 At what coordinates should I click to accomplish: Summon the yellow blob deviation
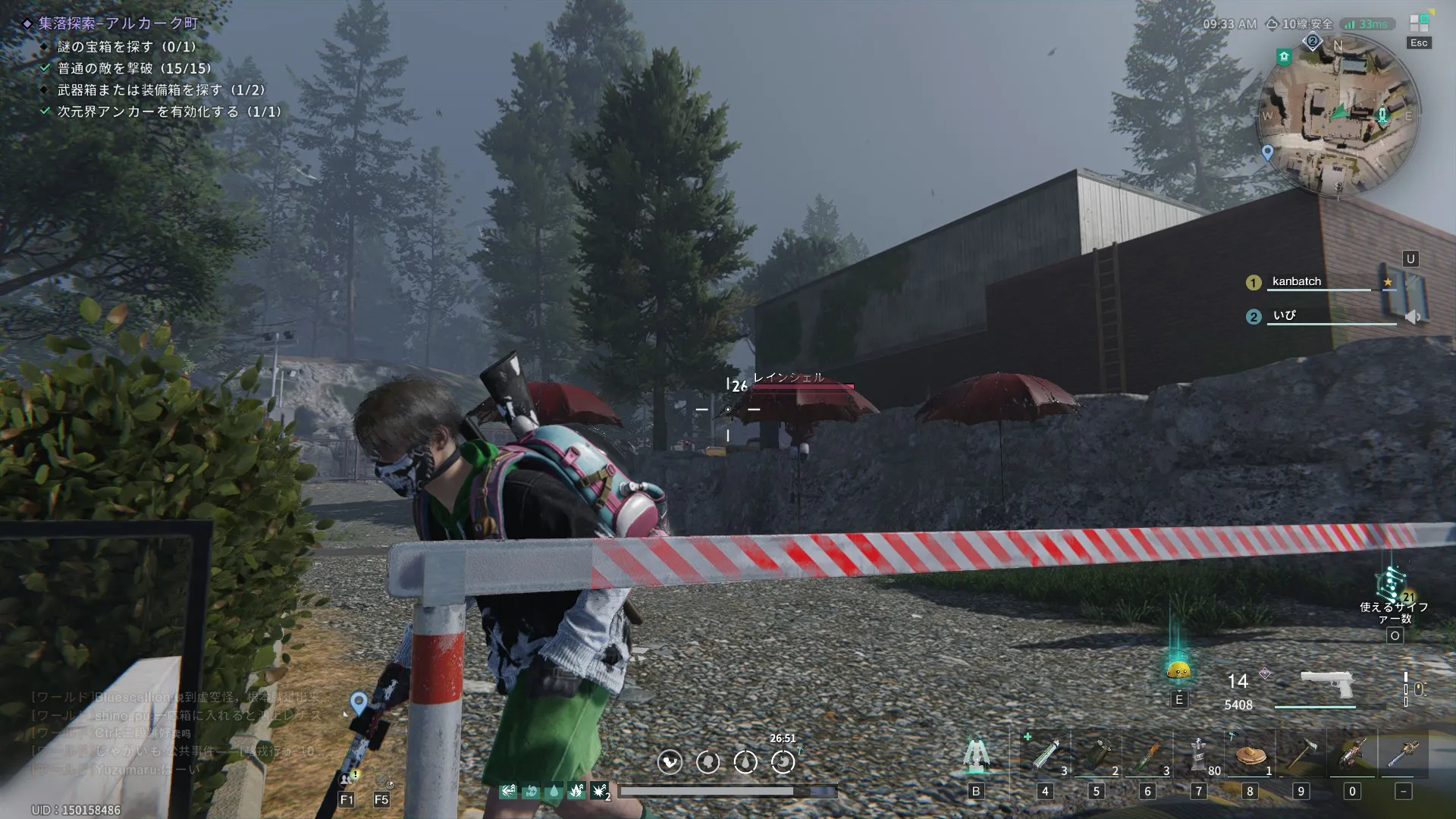[1178, 670]
